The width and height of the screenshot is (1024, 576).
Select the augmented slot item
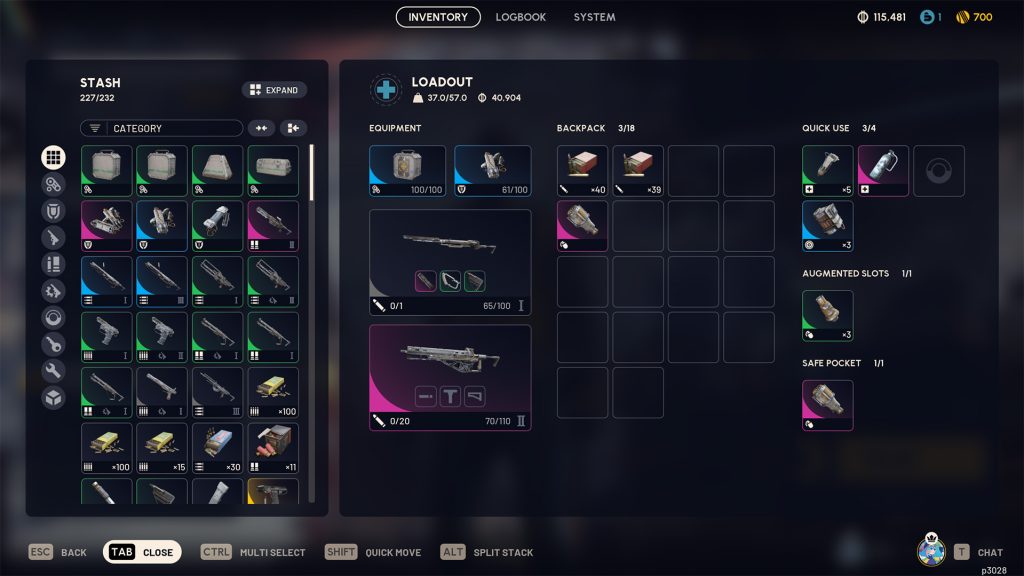coord(827,315)
